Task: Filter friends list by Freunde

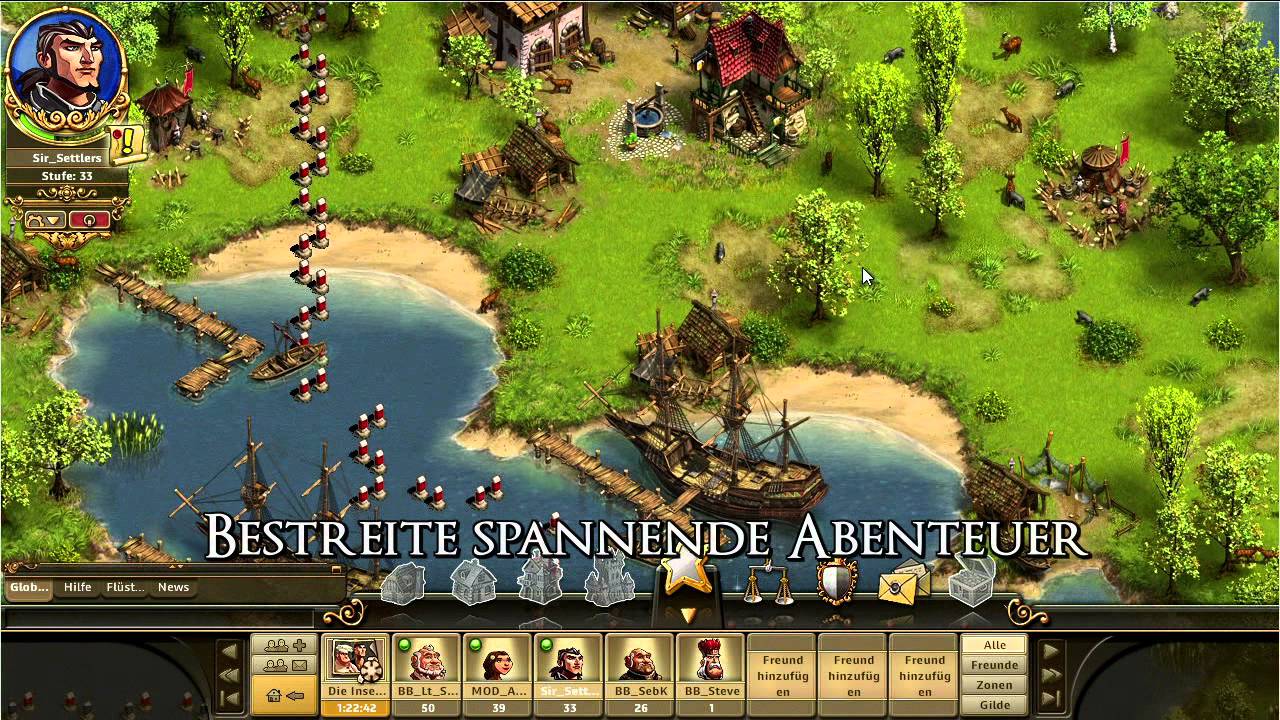Action: coord(993,664)
